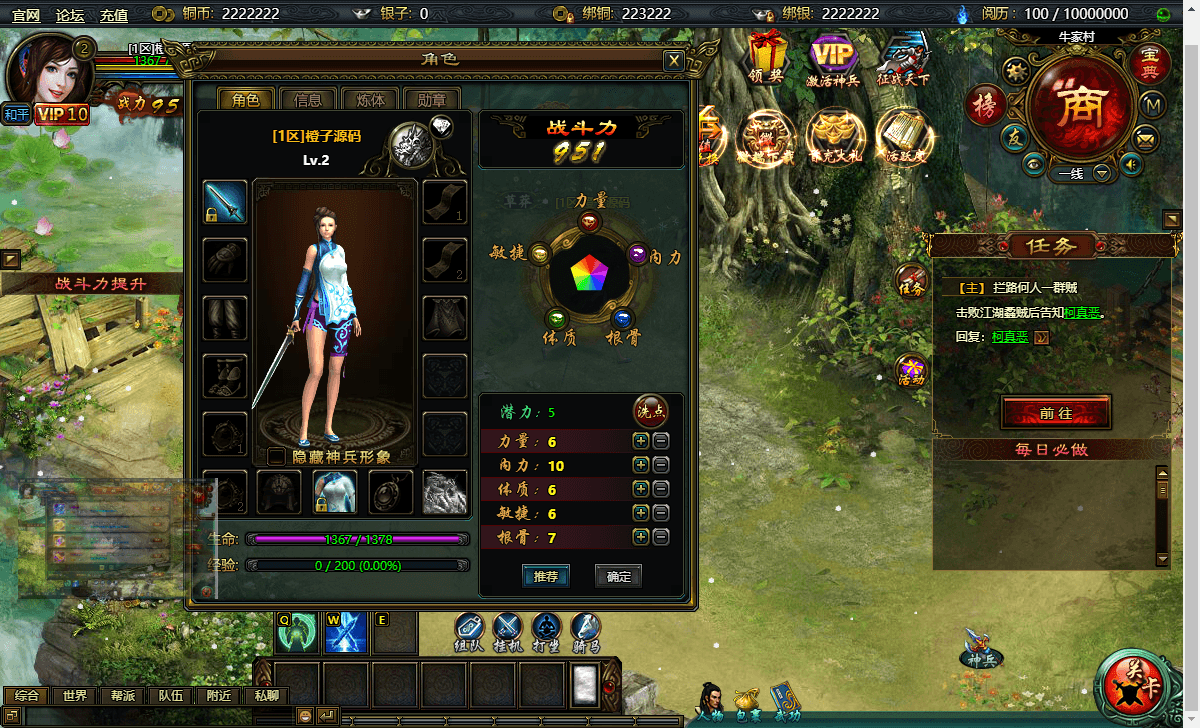Select the 勋章 tab
This screenshot has width=1200, height=728.
(x=432, y=99)
